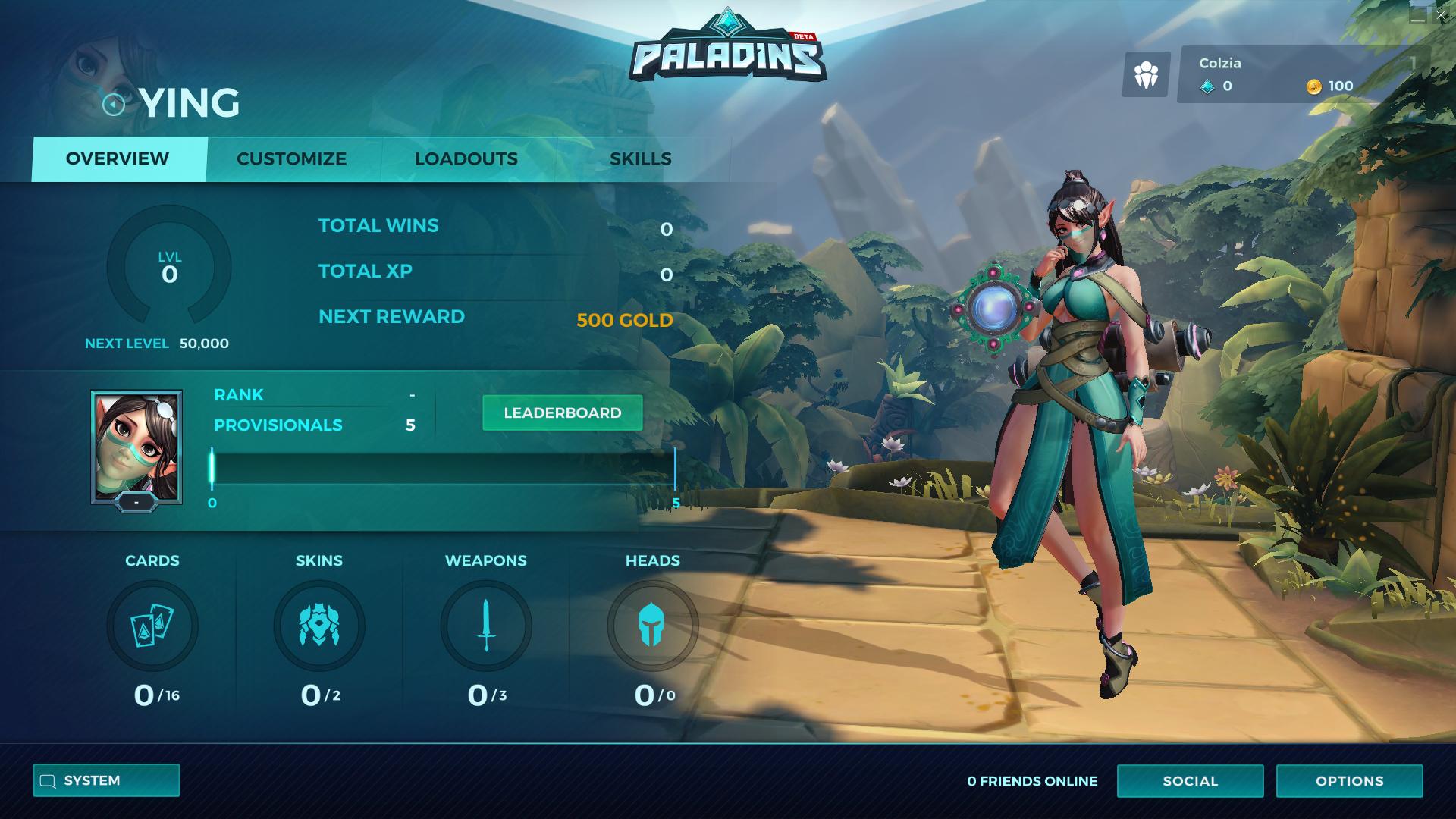Screen dimensions: 1456x819
Task: Open the Social panel
Action: pos(1190,781)
